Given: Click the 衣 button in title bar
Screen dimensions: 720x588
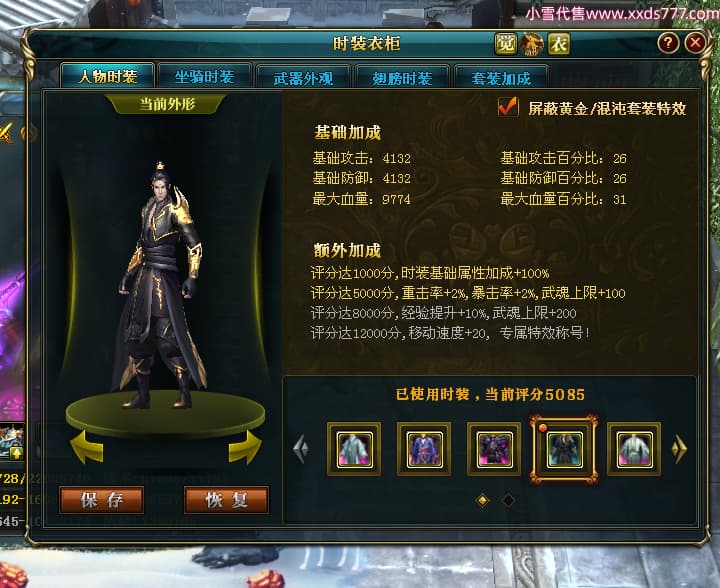Looking at the screenshot, I should pos(558,43).
